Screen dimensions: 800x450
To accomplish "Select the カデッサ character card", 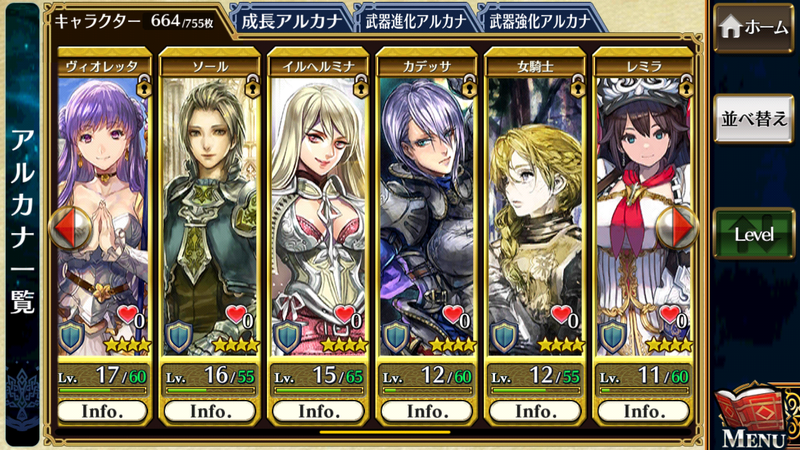I will (425, 220).
